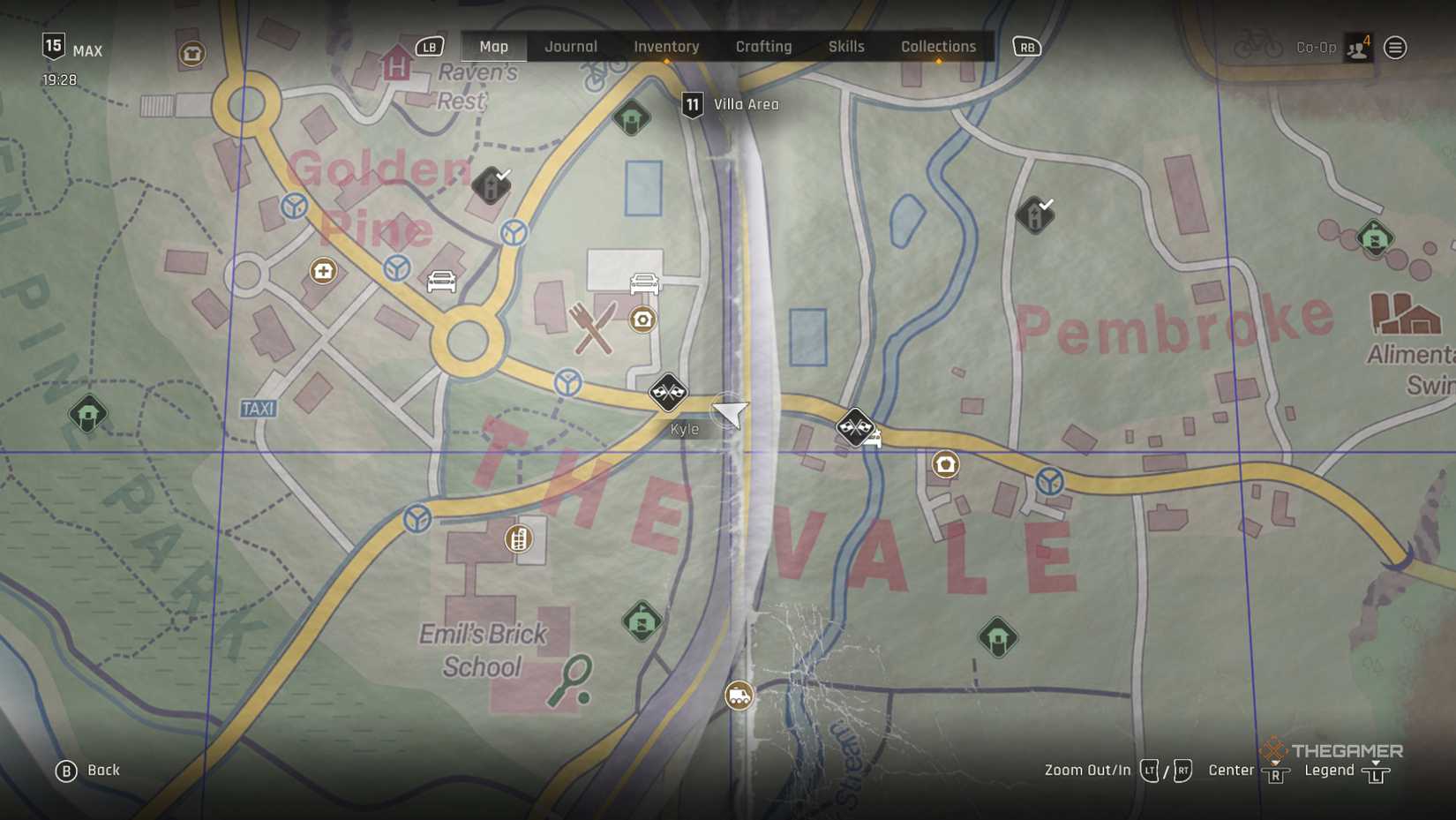Open the hamburger options menu
The width and height of the screenshot is (1456, 820).
pyautogui.click(x=1395, y=48)
